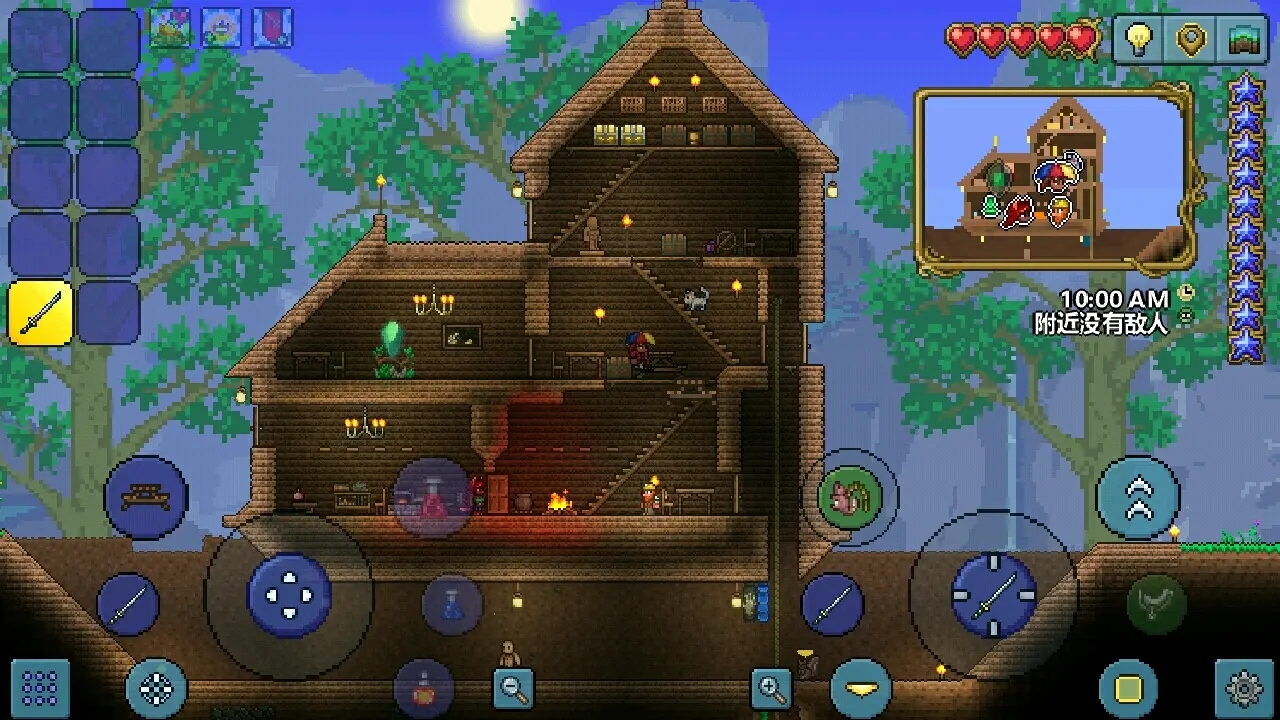Image resolution: width=1280 pixels, height=720 pixels.
Task: Tap the picnic table quick button
Action: (x=146, y=497)
